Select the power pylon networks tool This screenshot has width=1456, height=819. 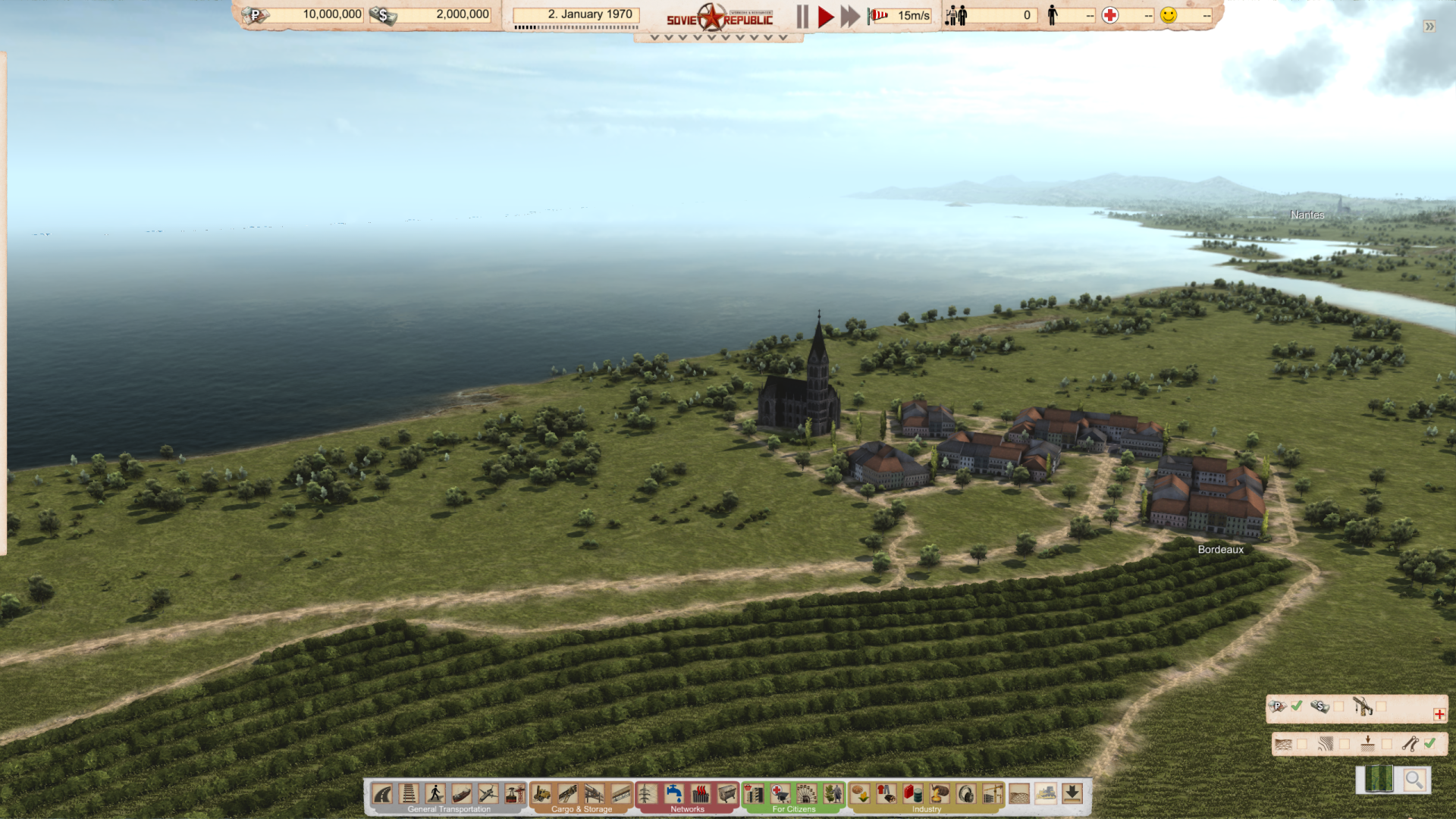647,794
